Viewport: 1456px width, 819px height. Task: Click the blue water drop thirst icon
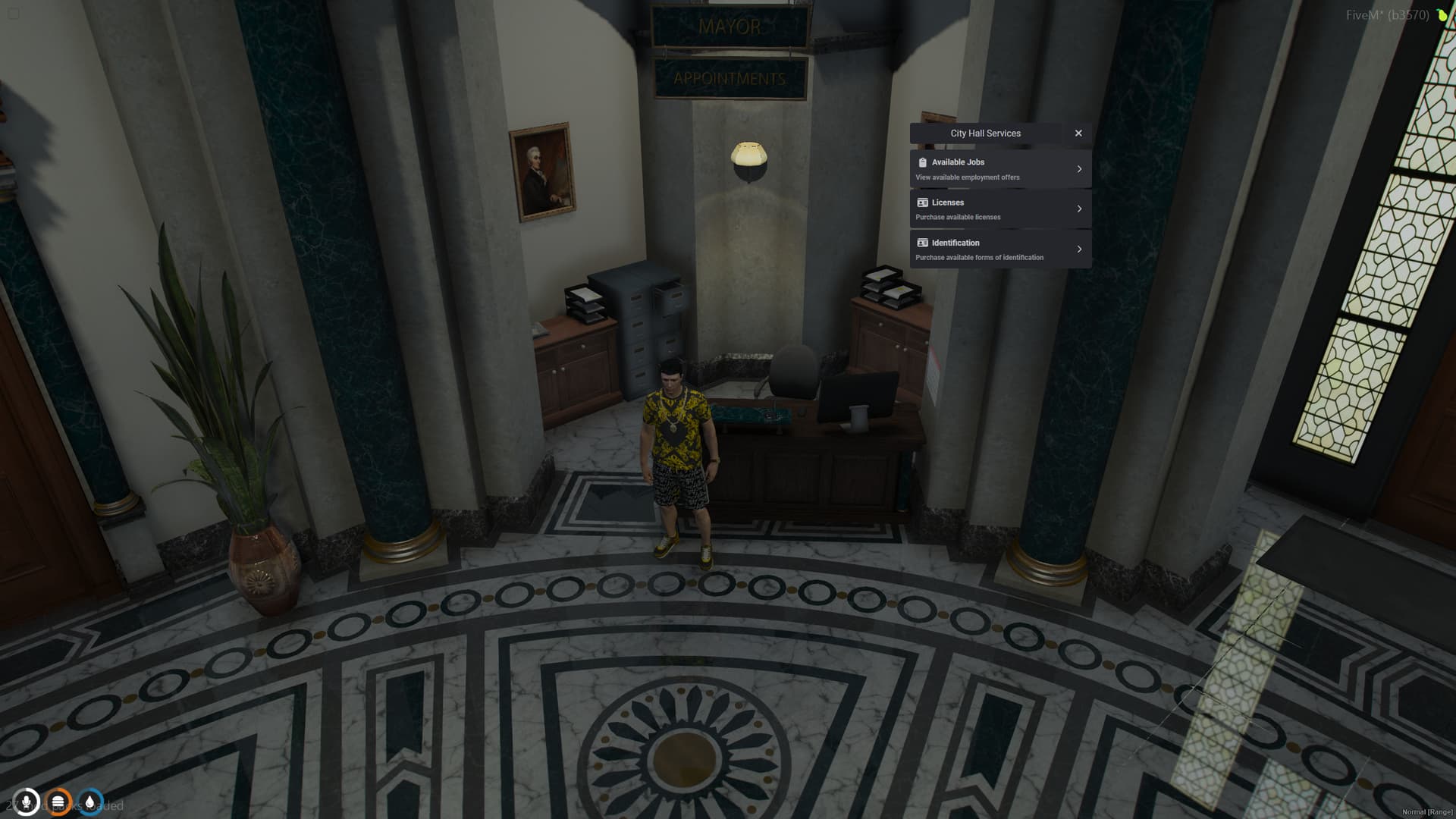[x=90, y=802]
